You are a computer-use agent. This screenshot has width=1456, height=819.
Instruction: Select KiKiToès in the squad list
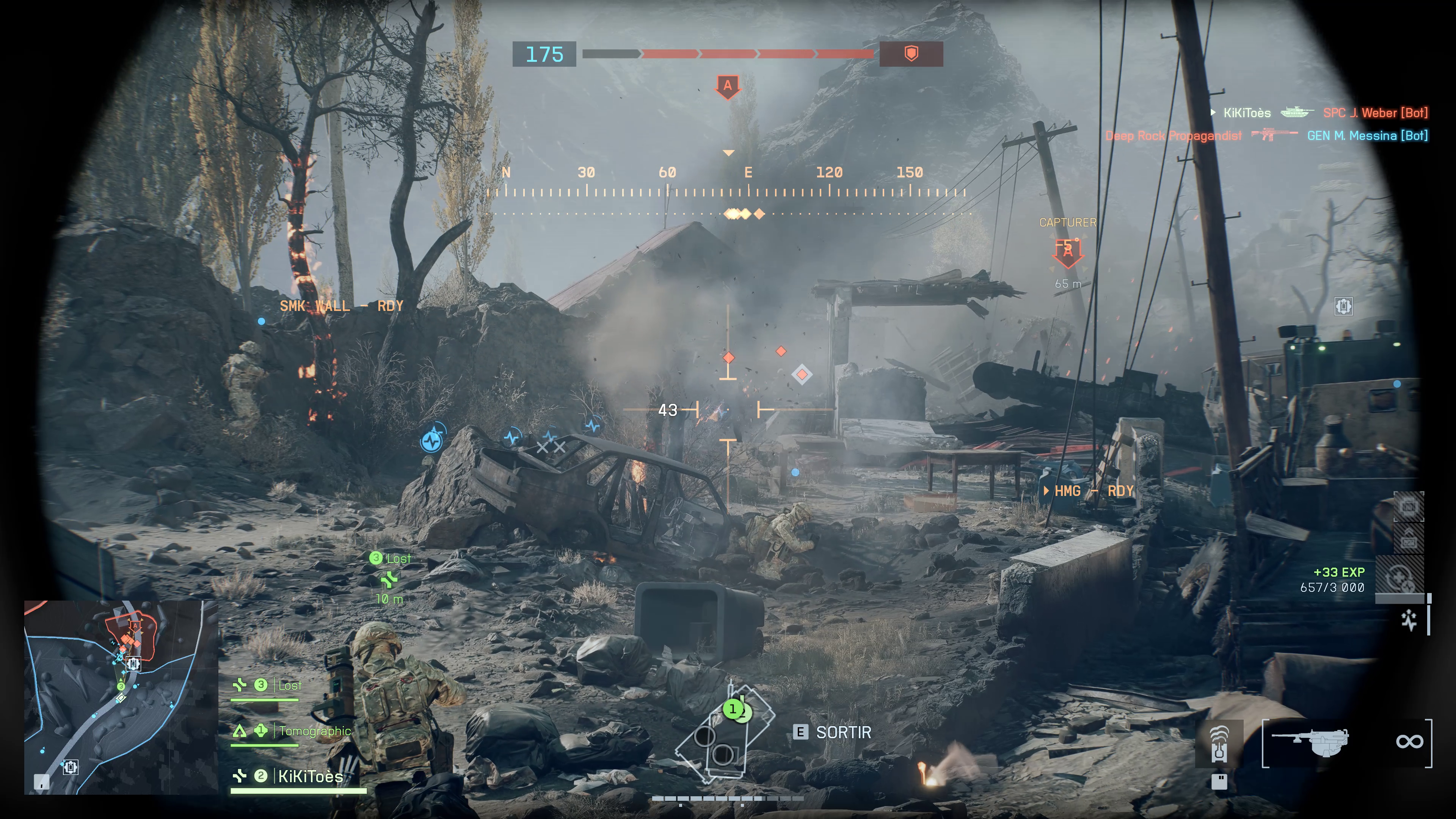(310, 777)
